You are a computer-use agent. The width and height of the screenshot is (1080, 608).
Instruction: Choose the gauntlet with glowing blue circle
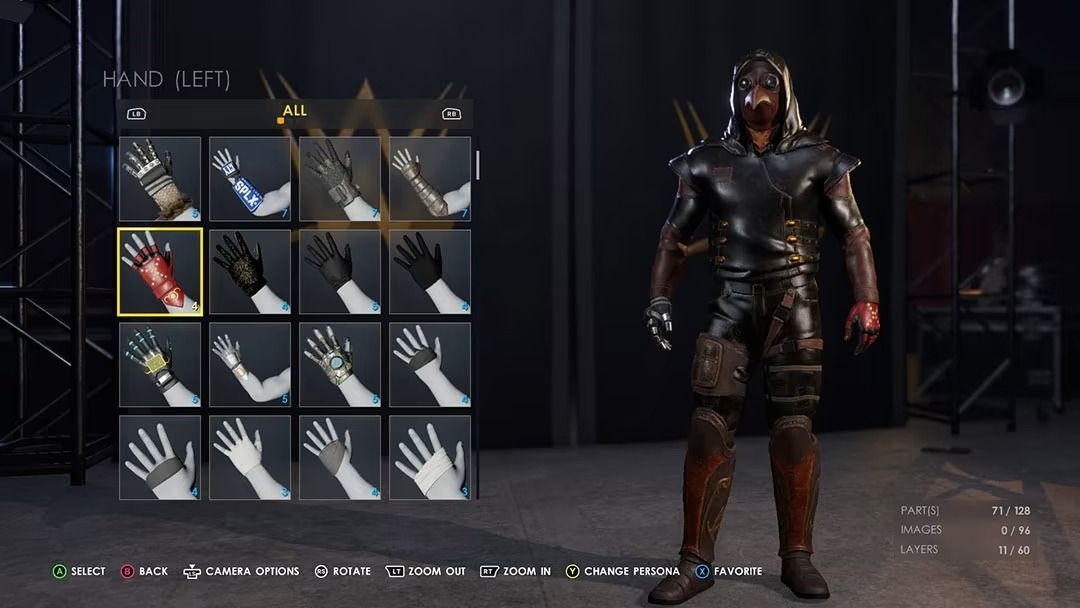click(x=340, y=364)
